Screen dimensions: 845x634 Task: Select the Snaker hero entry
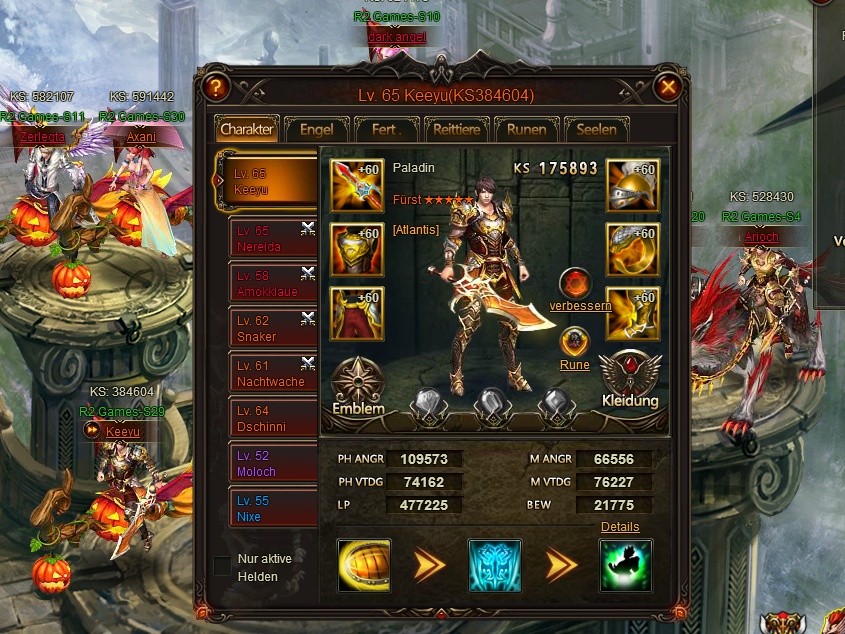tap(268, 329)
